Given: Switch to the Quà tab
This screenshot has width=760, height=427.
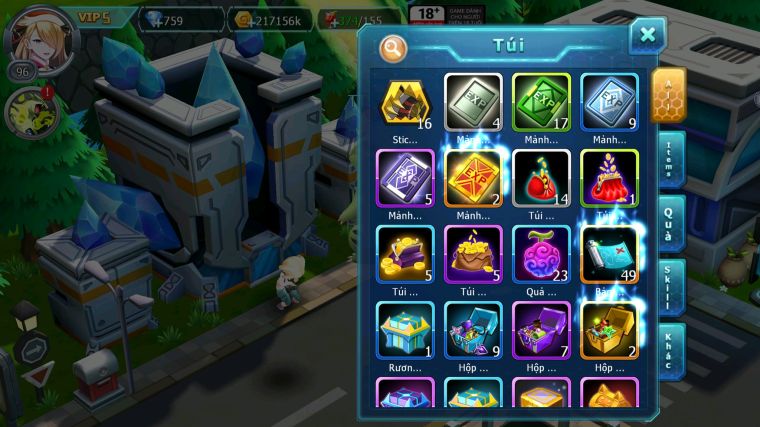Looking at the screenshot, I should pos(670,222).
